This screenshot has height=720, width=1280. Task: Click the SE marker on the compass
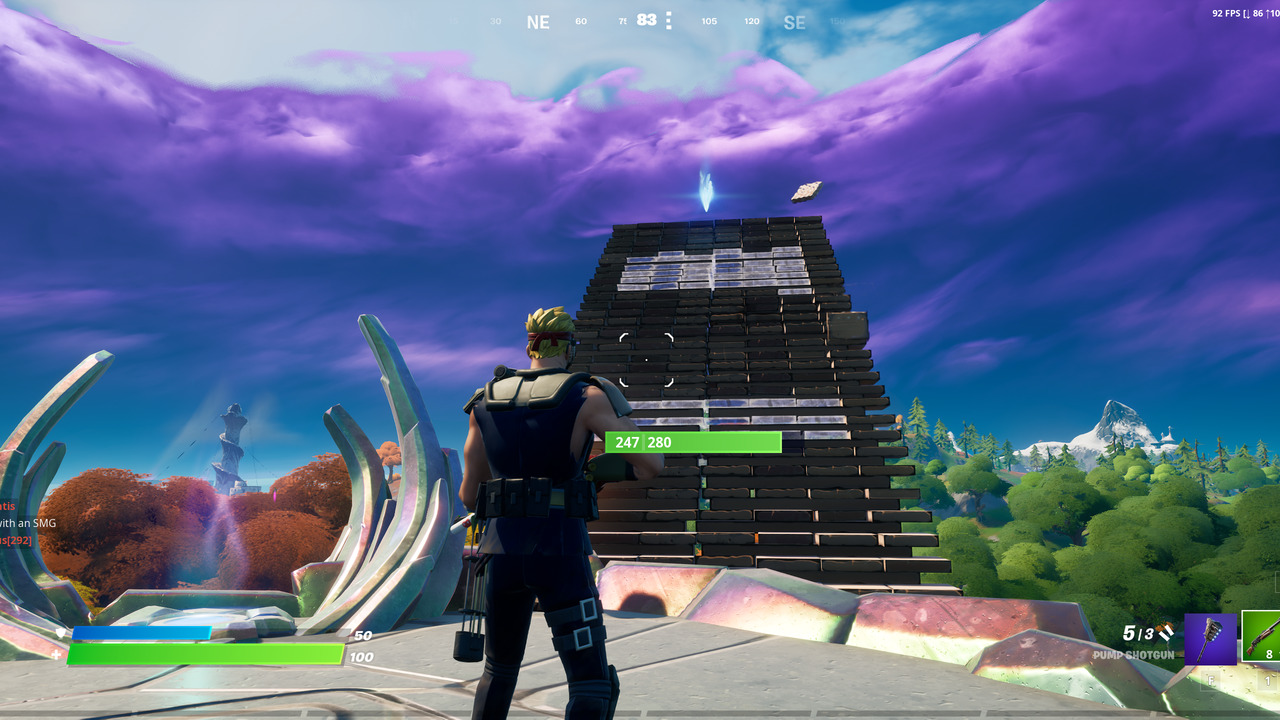(x=795, y=21)
